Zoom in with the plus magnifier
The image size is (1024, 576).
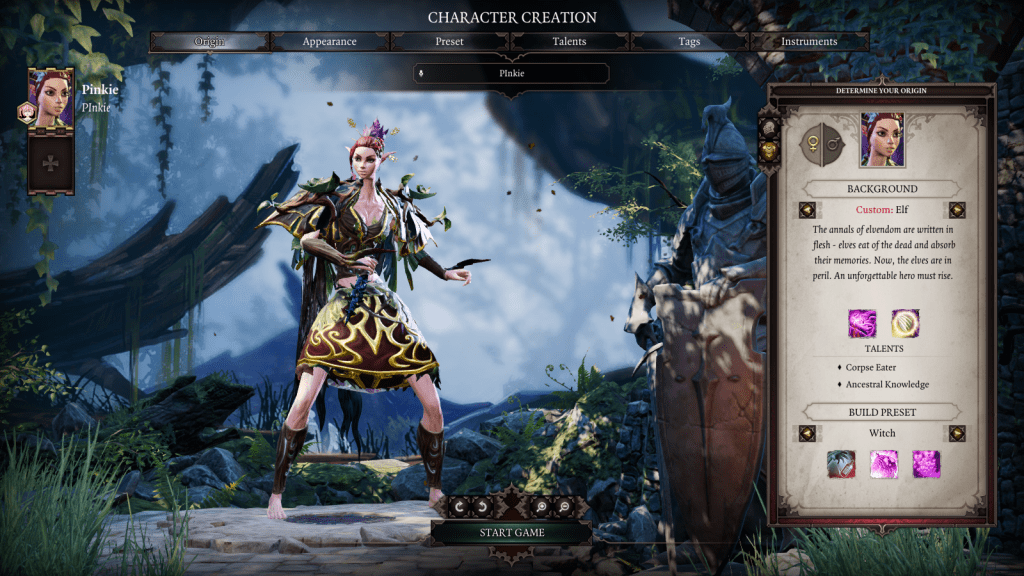pos(544,507)
